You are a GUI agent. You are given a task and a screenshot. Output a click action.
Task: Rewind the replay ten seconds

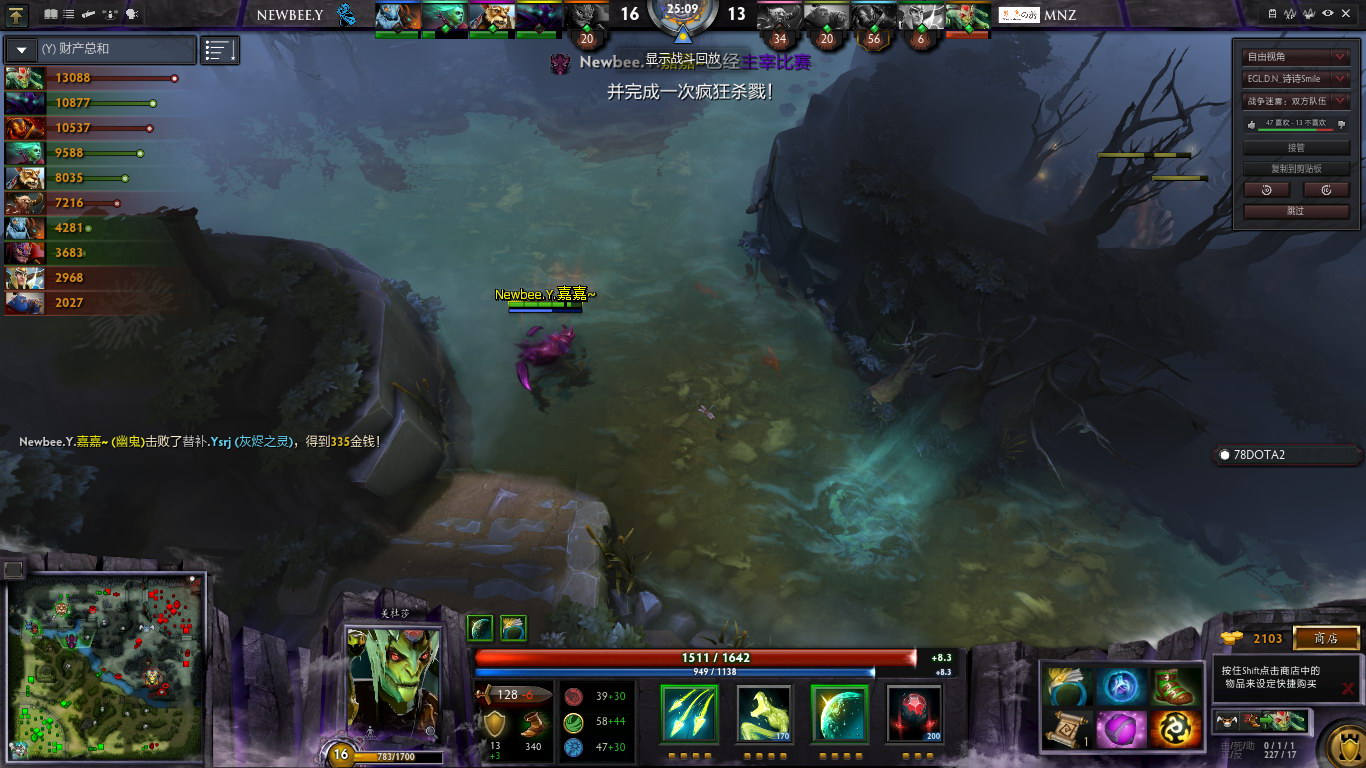1267,190
